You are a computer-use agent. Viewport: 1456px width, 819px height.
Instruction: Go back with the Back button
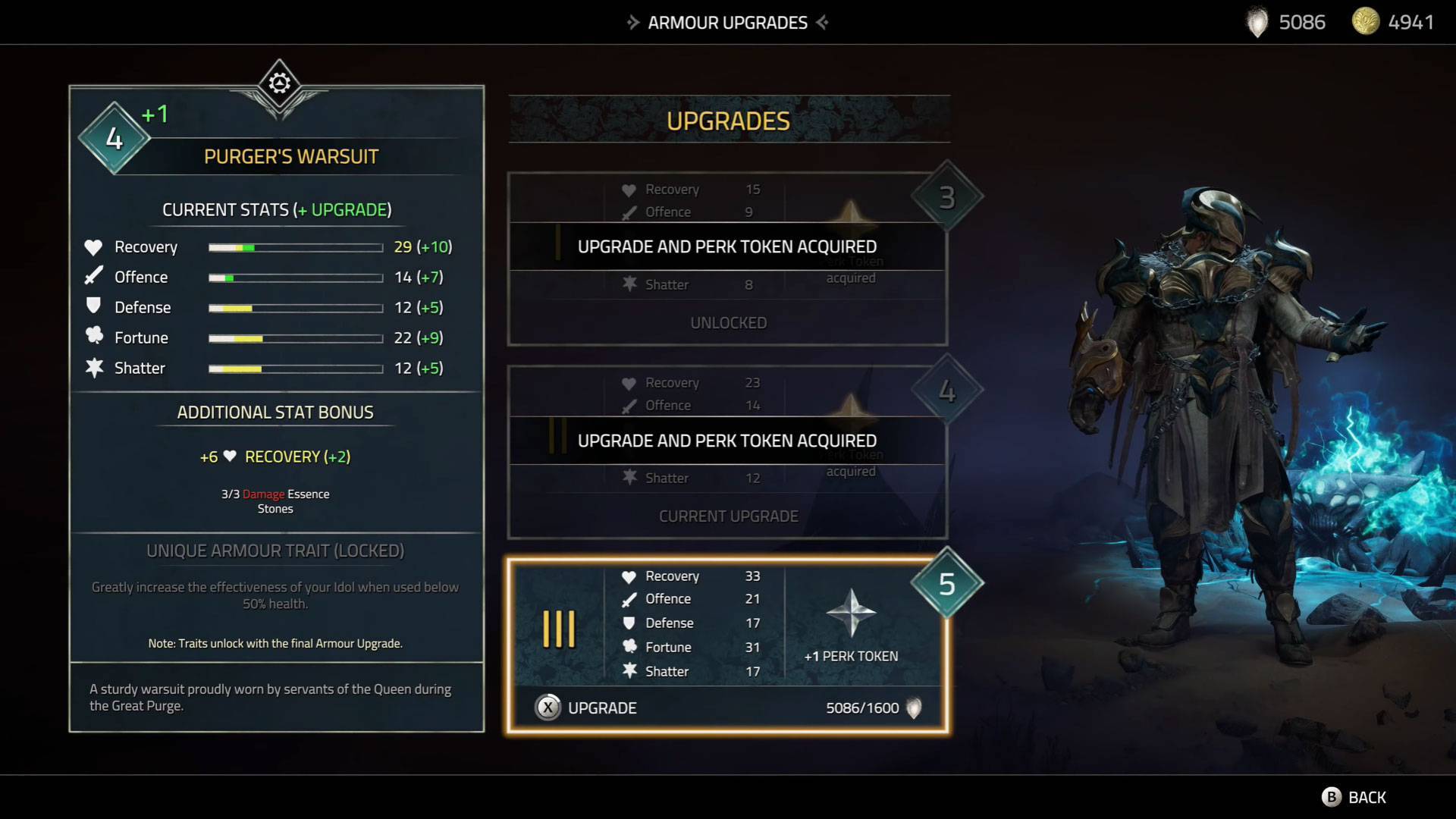click(x=1354, y=797)
